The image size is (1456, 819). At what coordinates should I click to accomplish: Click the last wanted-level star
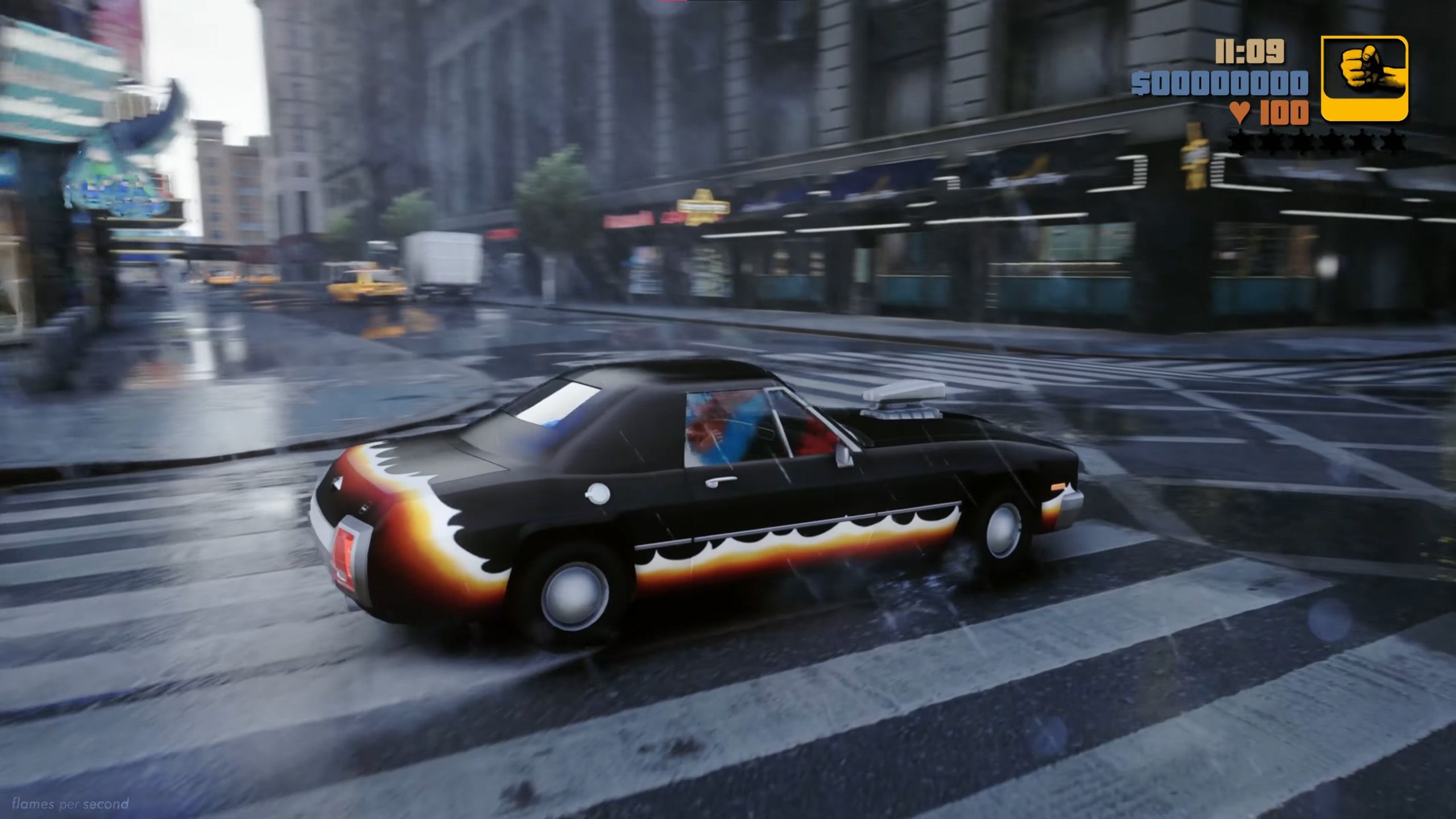click(x=1393, y=141)
